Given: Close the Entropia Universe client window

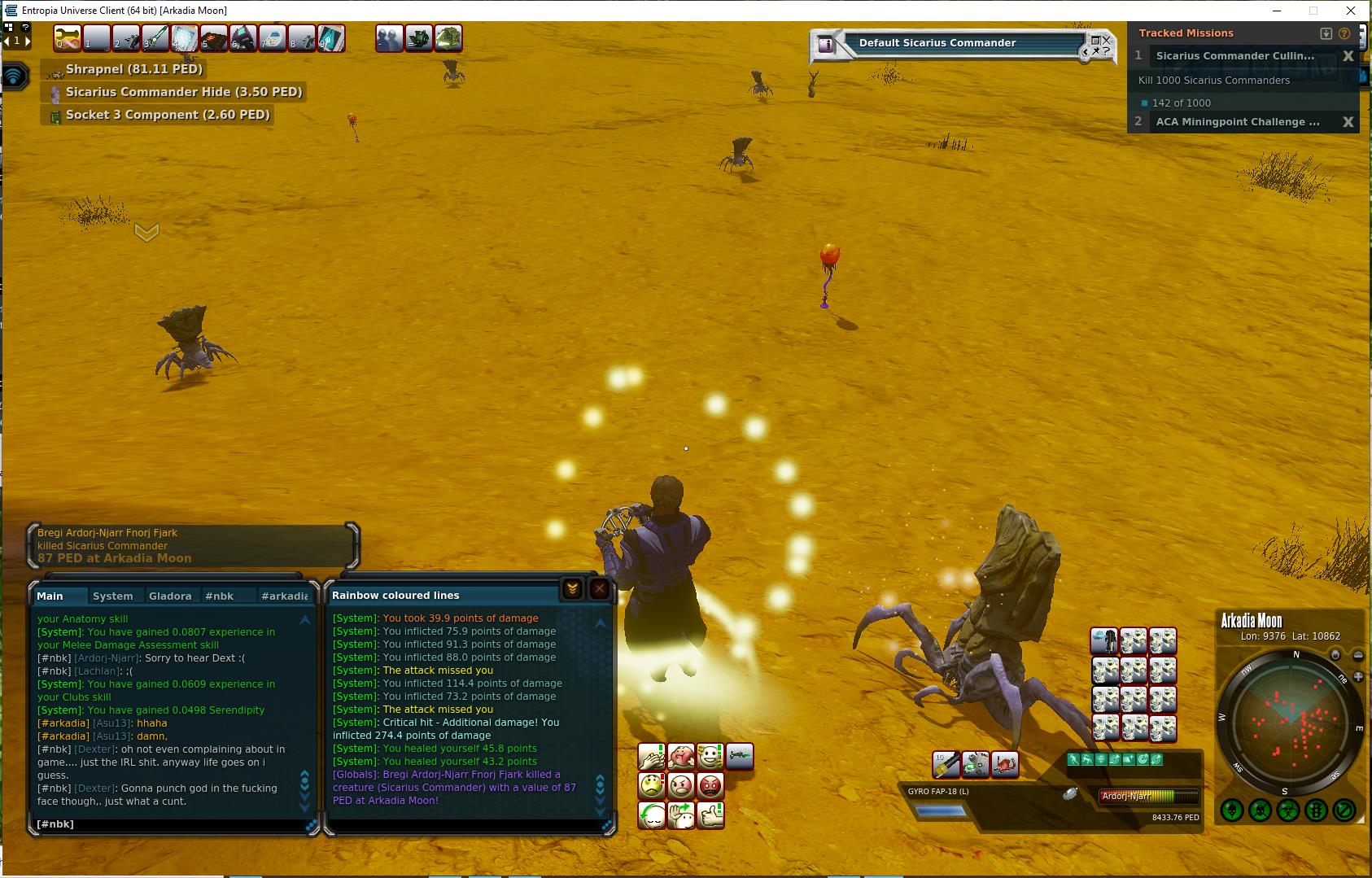Looking at the screenshot, I should pyautogui.click(x=1352, y=11).
